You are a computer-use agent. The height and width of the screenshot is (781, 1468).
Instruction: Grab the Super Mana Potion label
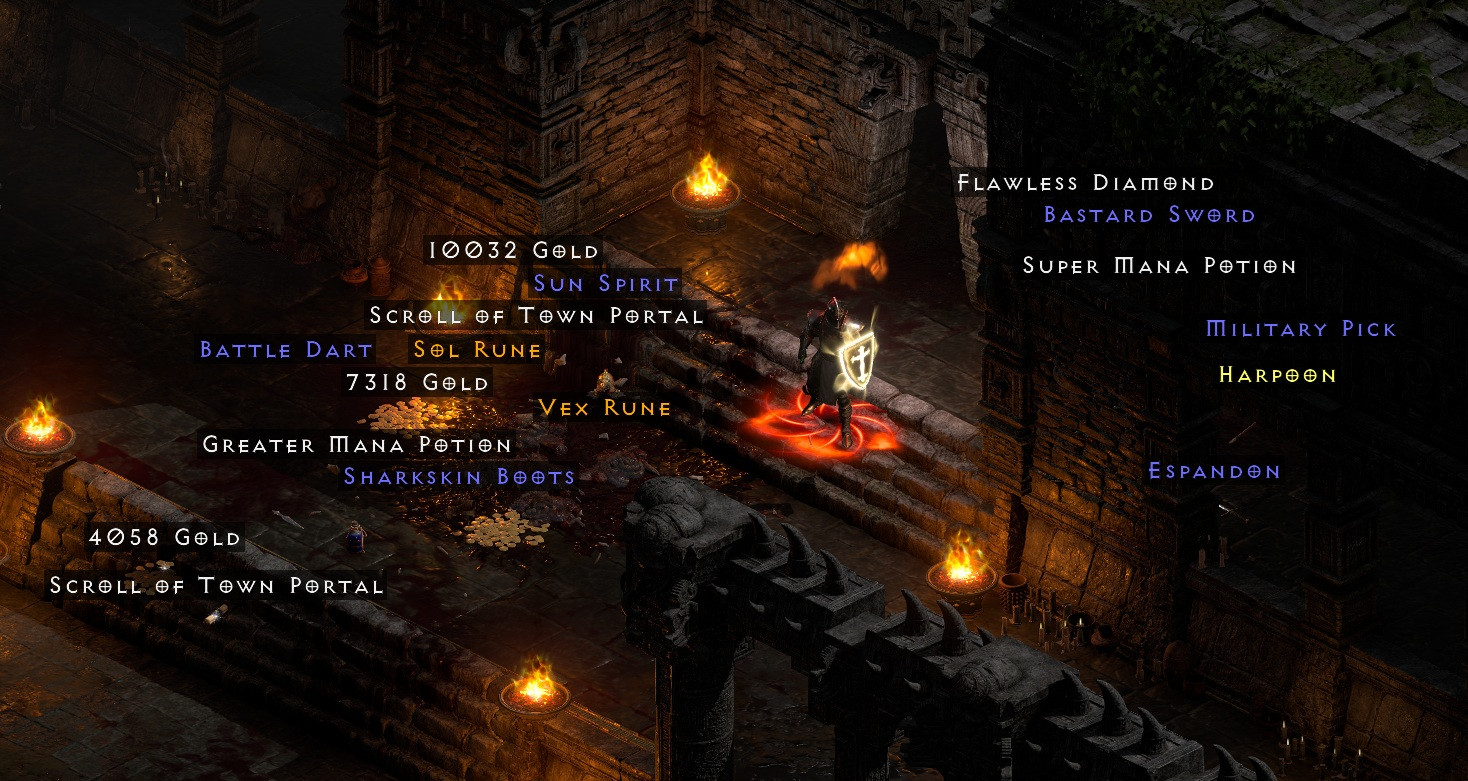click(1159, 266)
